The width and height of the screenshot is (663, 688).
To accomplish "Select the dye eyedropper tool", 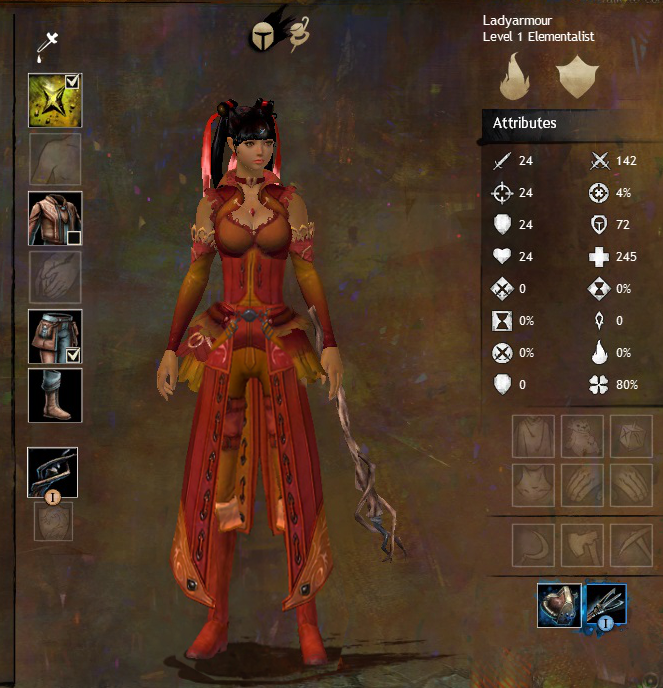I will pos(44,45).
